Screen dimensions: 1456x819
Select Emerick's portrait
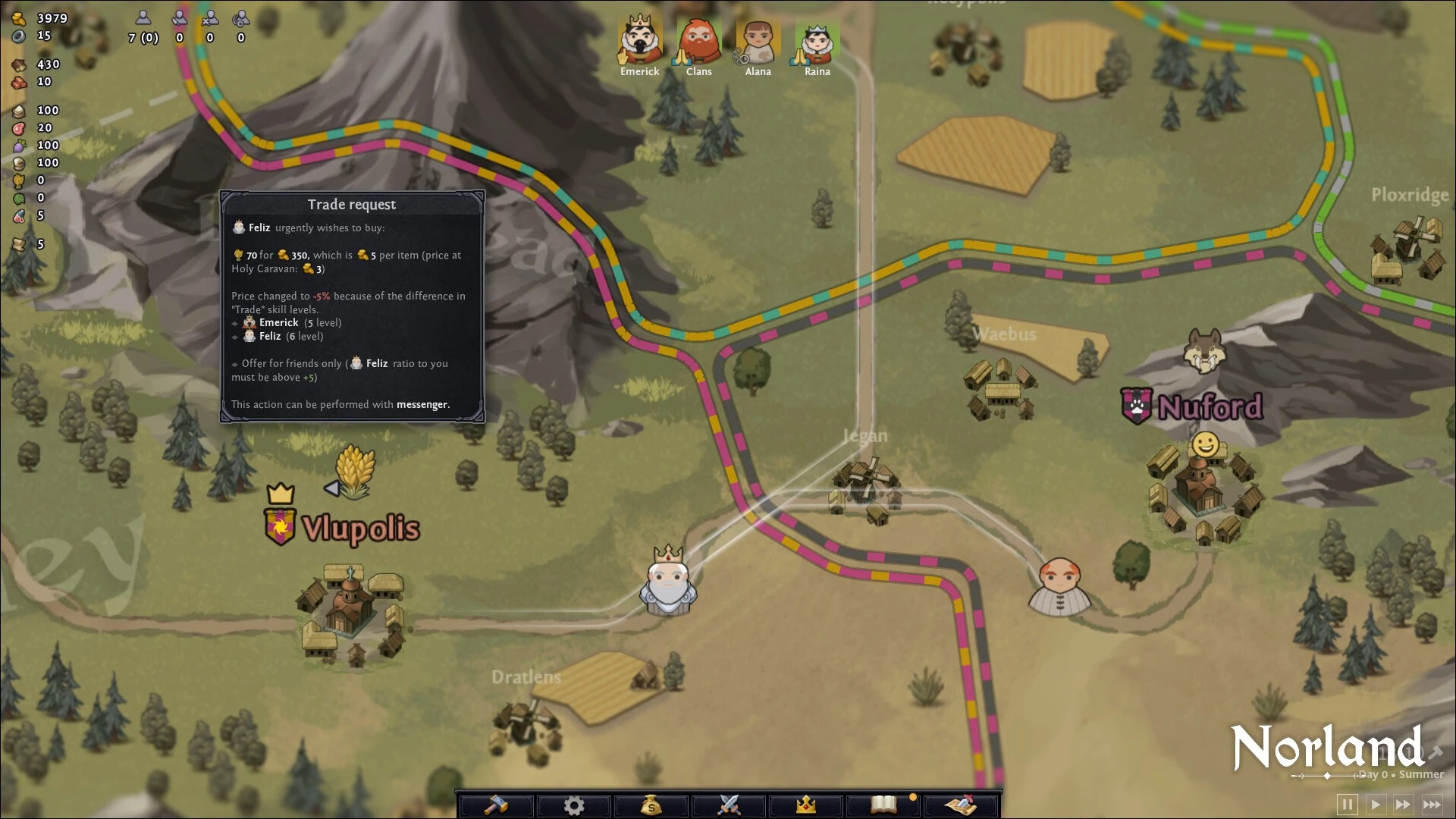tap(639, 42)
